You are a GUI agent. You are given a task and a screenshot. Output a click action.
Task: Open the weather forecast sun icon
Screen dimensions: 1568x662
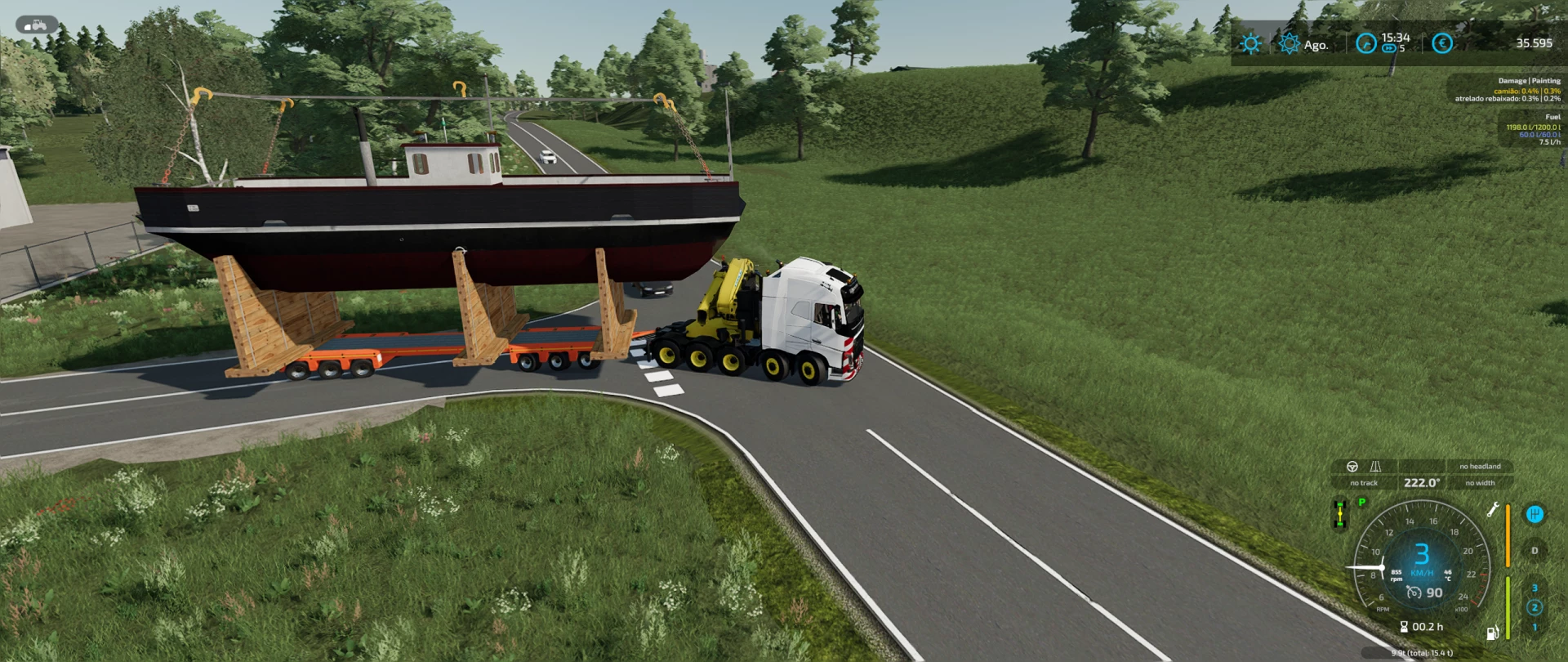pyautogui.click(x=1250, y=43)
